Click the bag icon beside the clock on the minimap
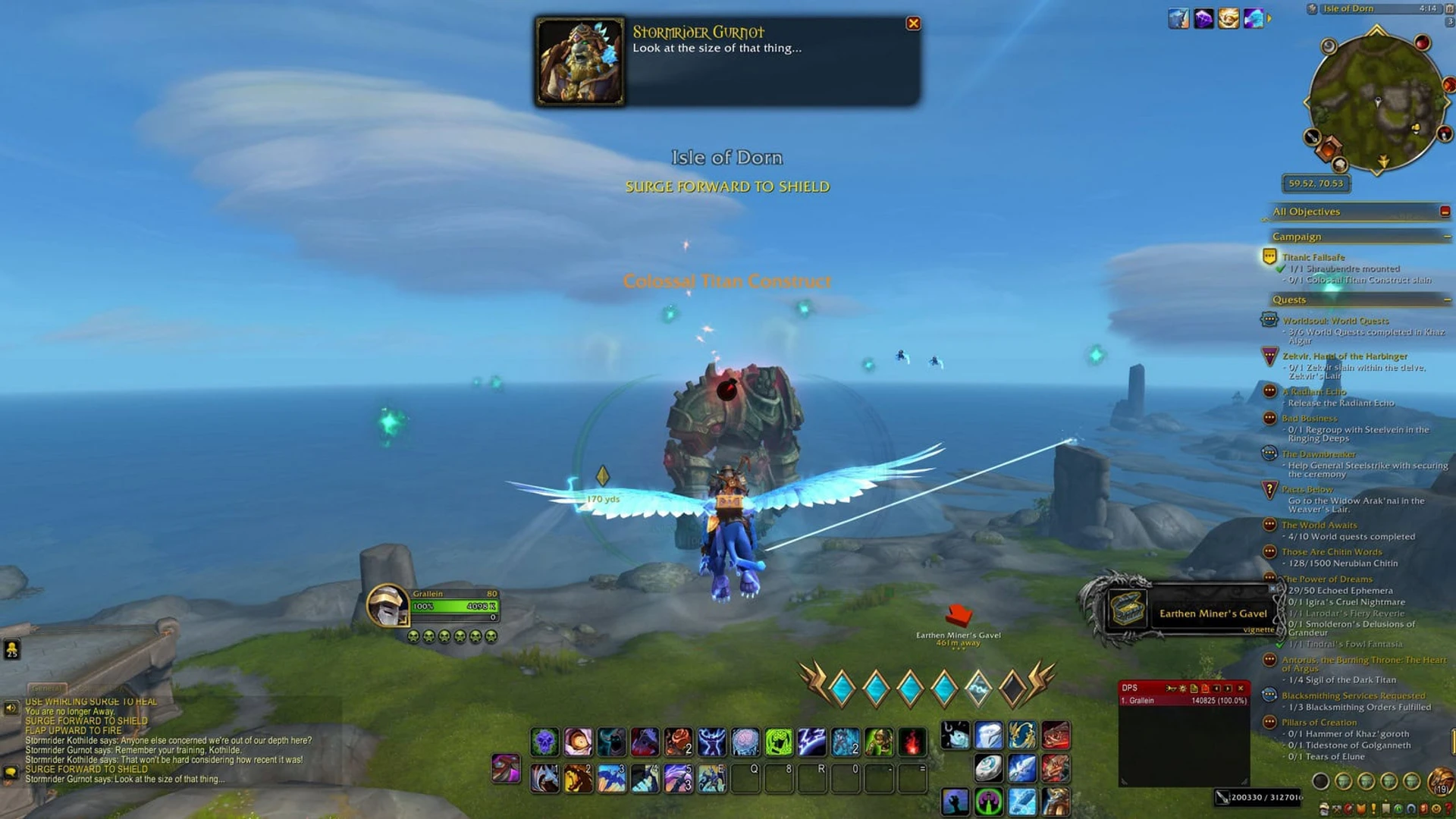Viewport: 1456px width, 819px height. (x=1445, y=10)
